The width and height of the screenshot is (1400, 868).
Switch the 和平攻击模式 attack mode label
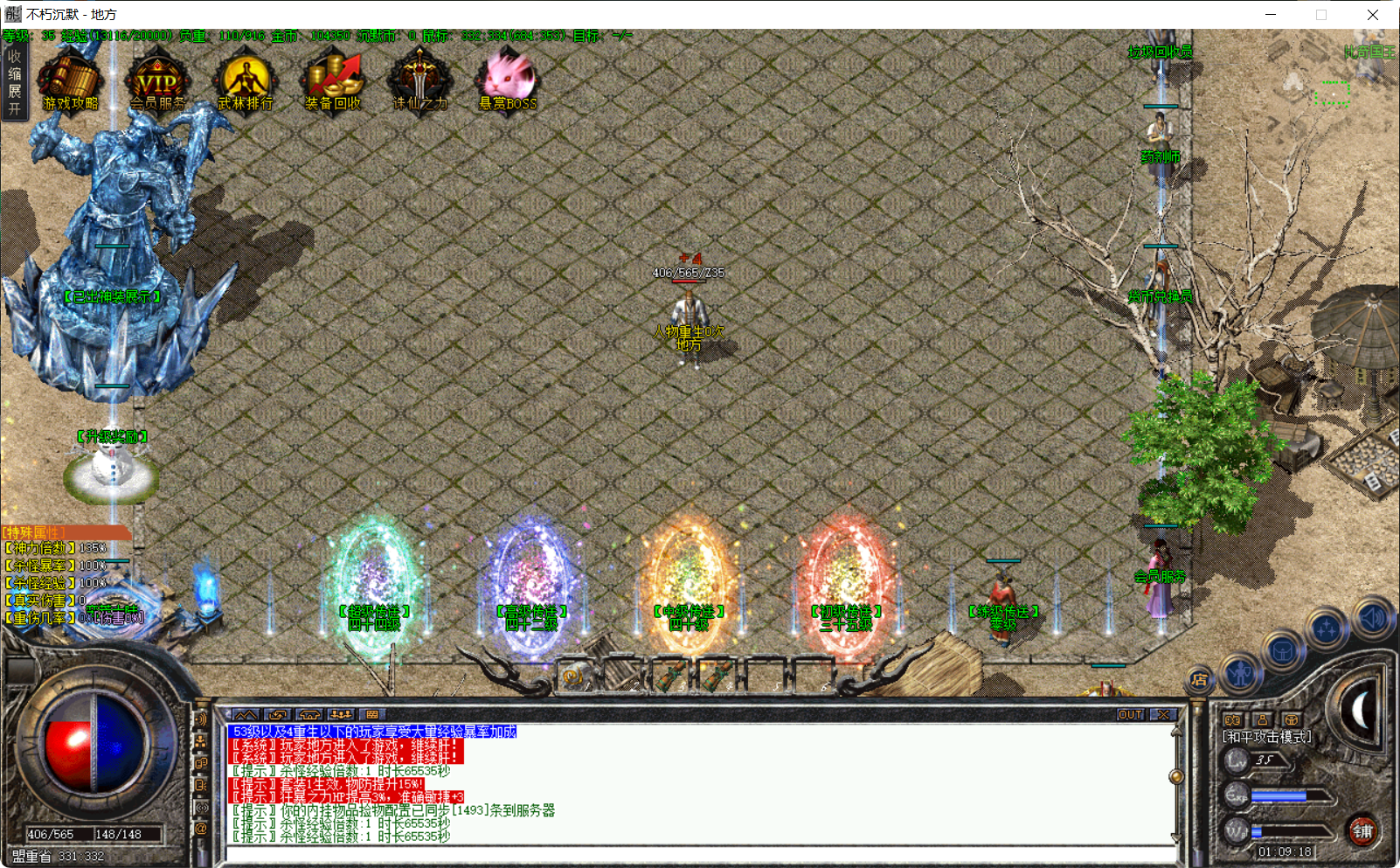pos(1267,737)
